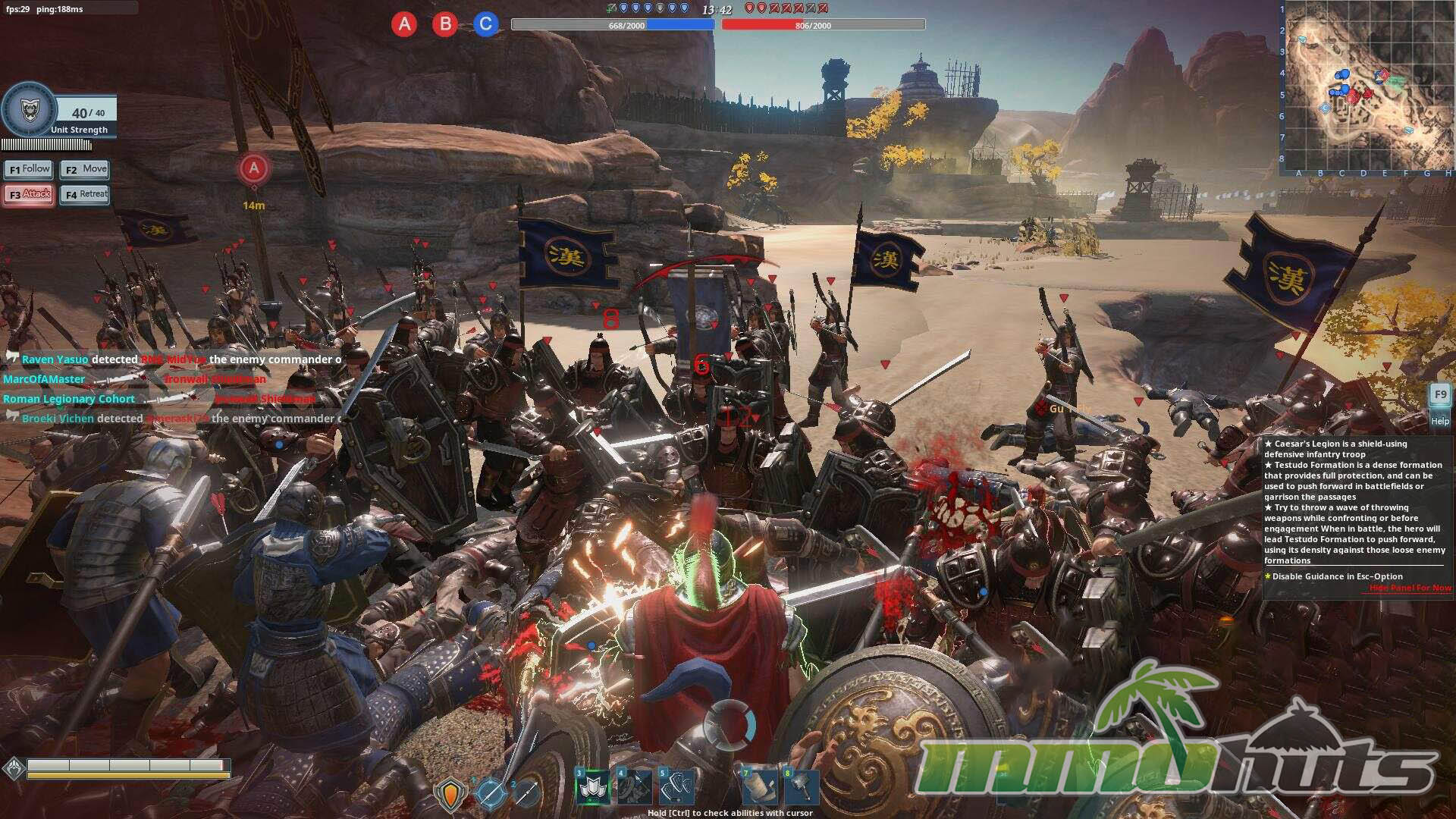The image size is (1456, 819).
Task: Select capture point A at top
Action: click(x=404, y=24)
